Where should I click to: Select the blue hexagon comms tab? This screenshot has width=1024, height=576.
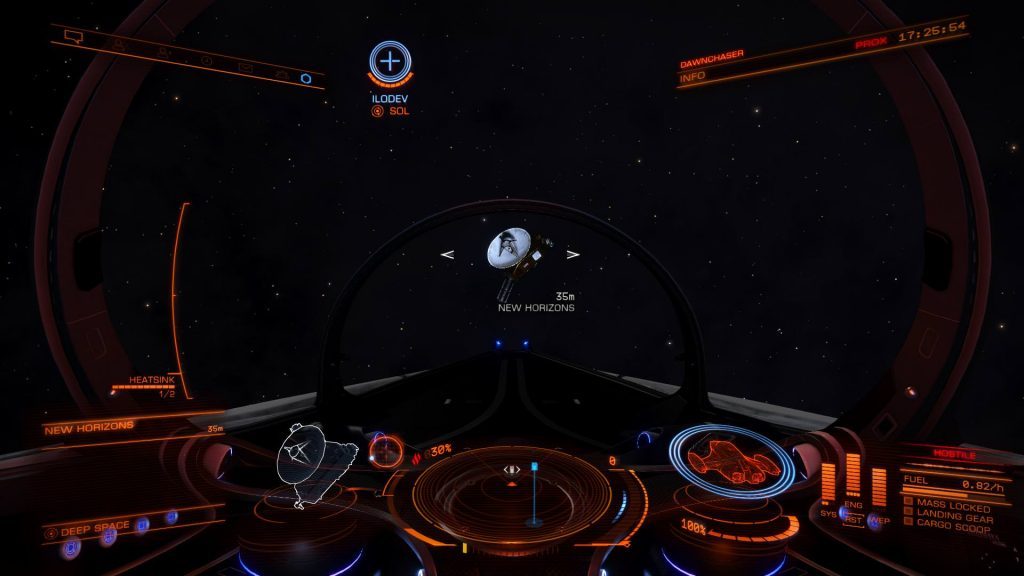[x=306, y=77]
